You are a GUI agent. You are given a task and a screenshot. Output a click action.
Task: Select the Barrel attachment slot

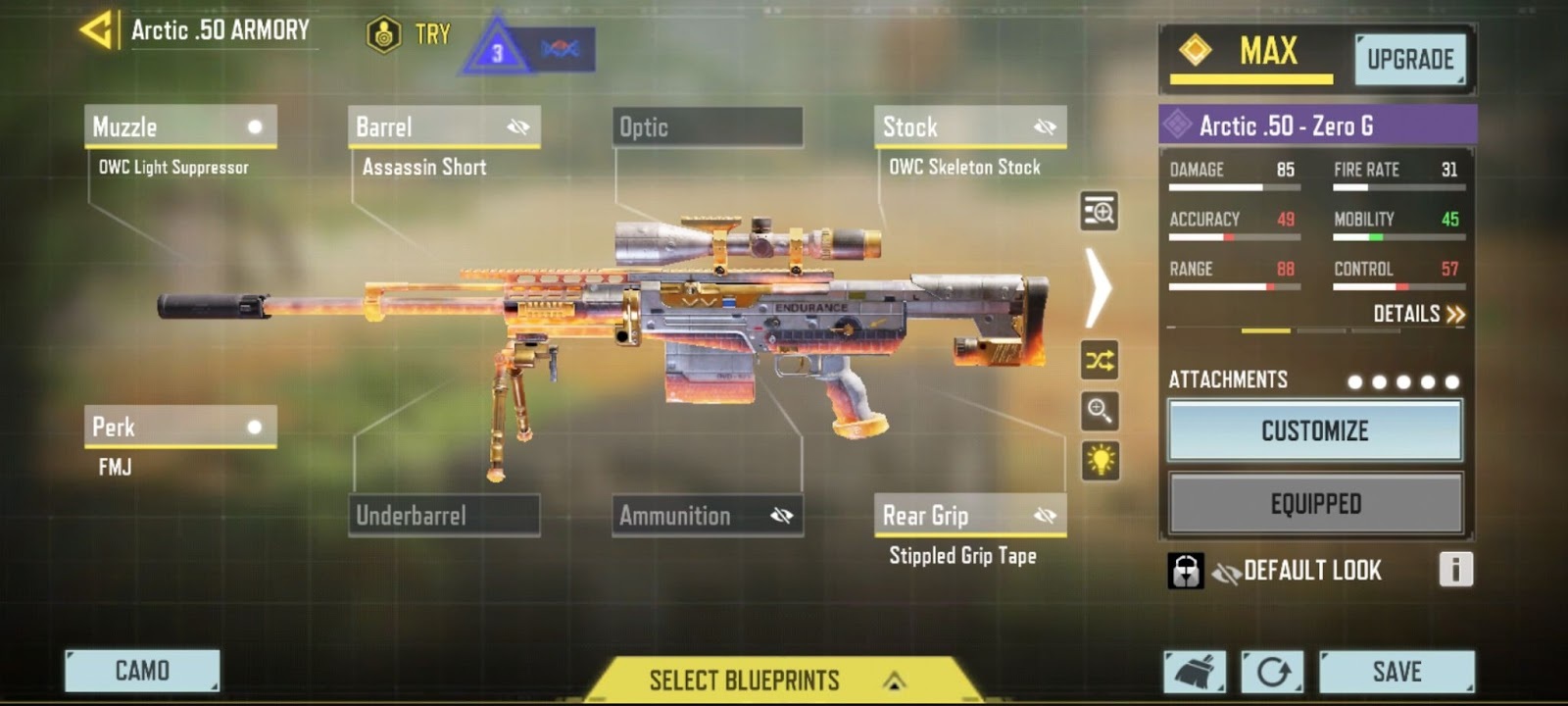[444, 127]
